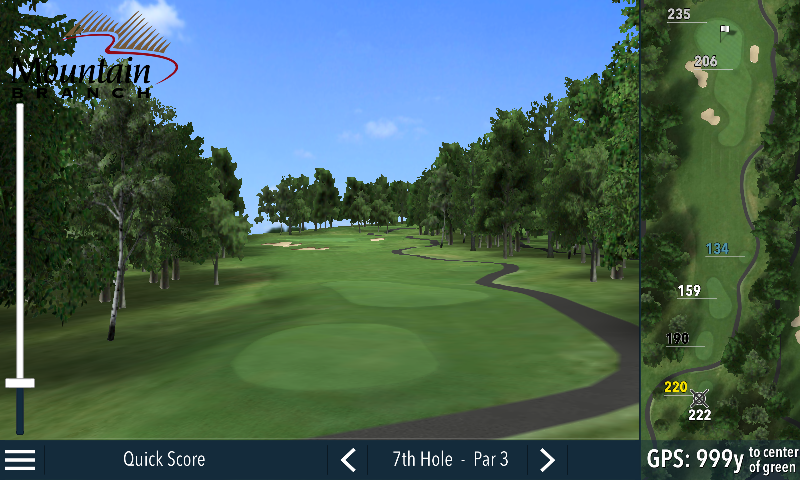The height and width of the screenshot is (480, 800).
Task: Click the vertical slider handle
Action: coord(20,383)
